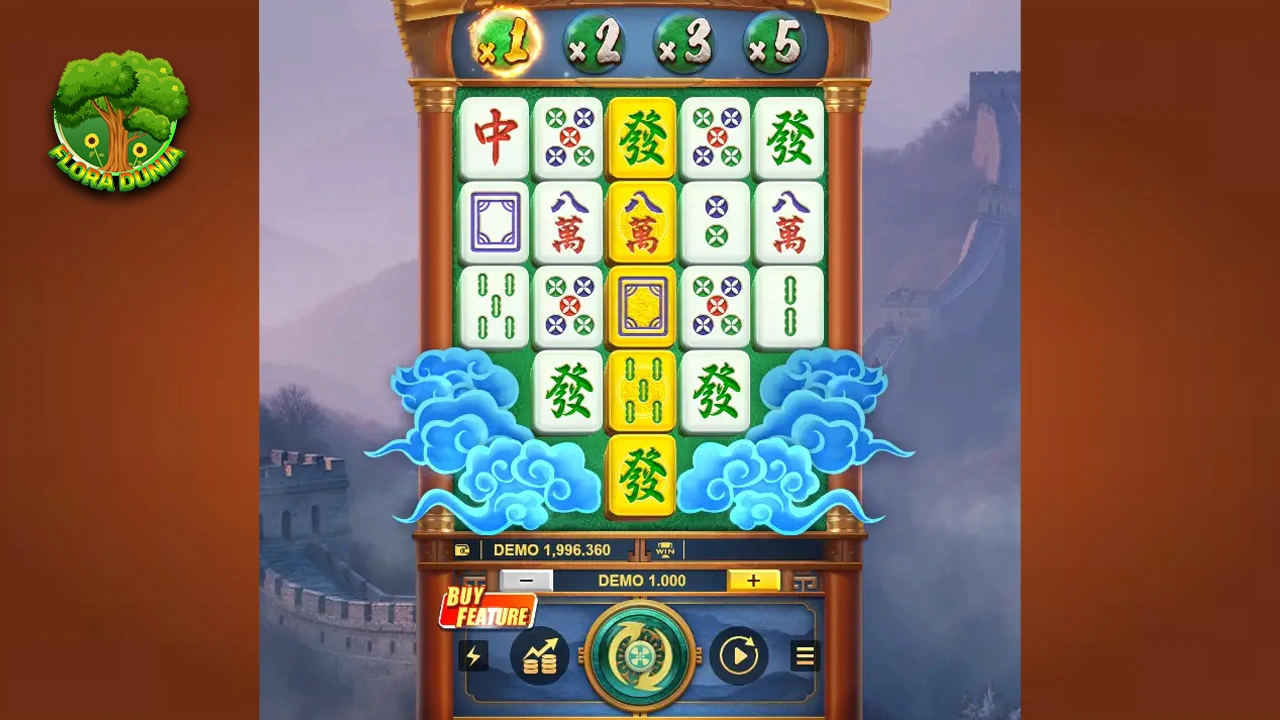1280x720 pixels.
Task: View winnings via the WIN trophy icon
Action: (x=663, y=550)
